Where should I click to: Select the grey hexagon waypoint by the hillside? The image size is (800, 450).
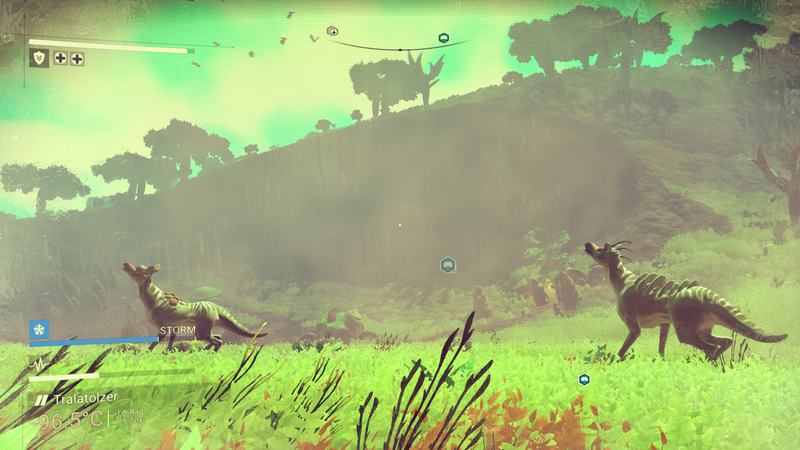[x=448, y=265]
